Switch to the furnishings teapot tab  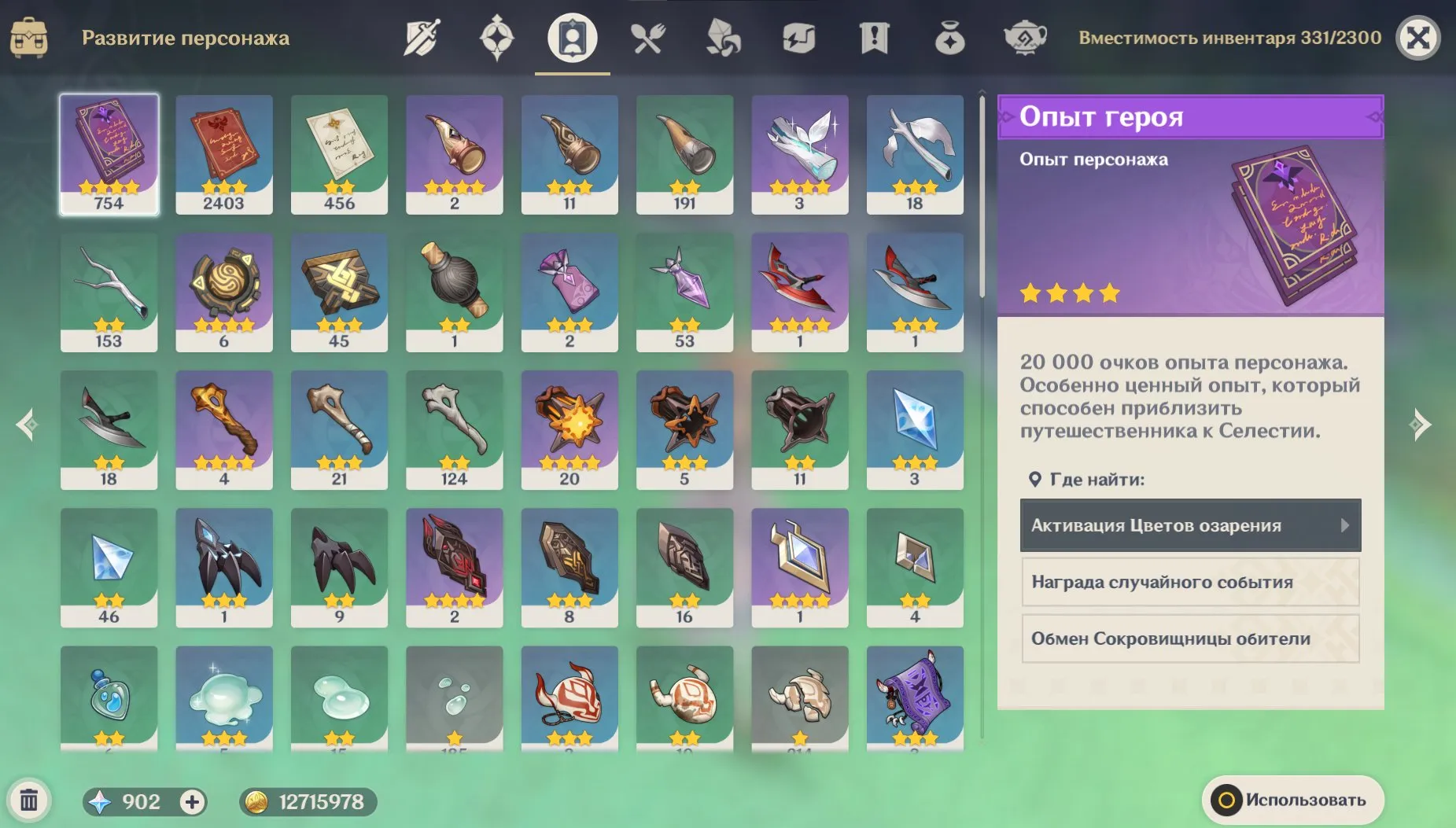click(x=1025, y=38)
